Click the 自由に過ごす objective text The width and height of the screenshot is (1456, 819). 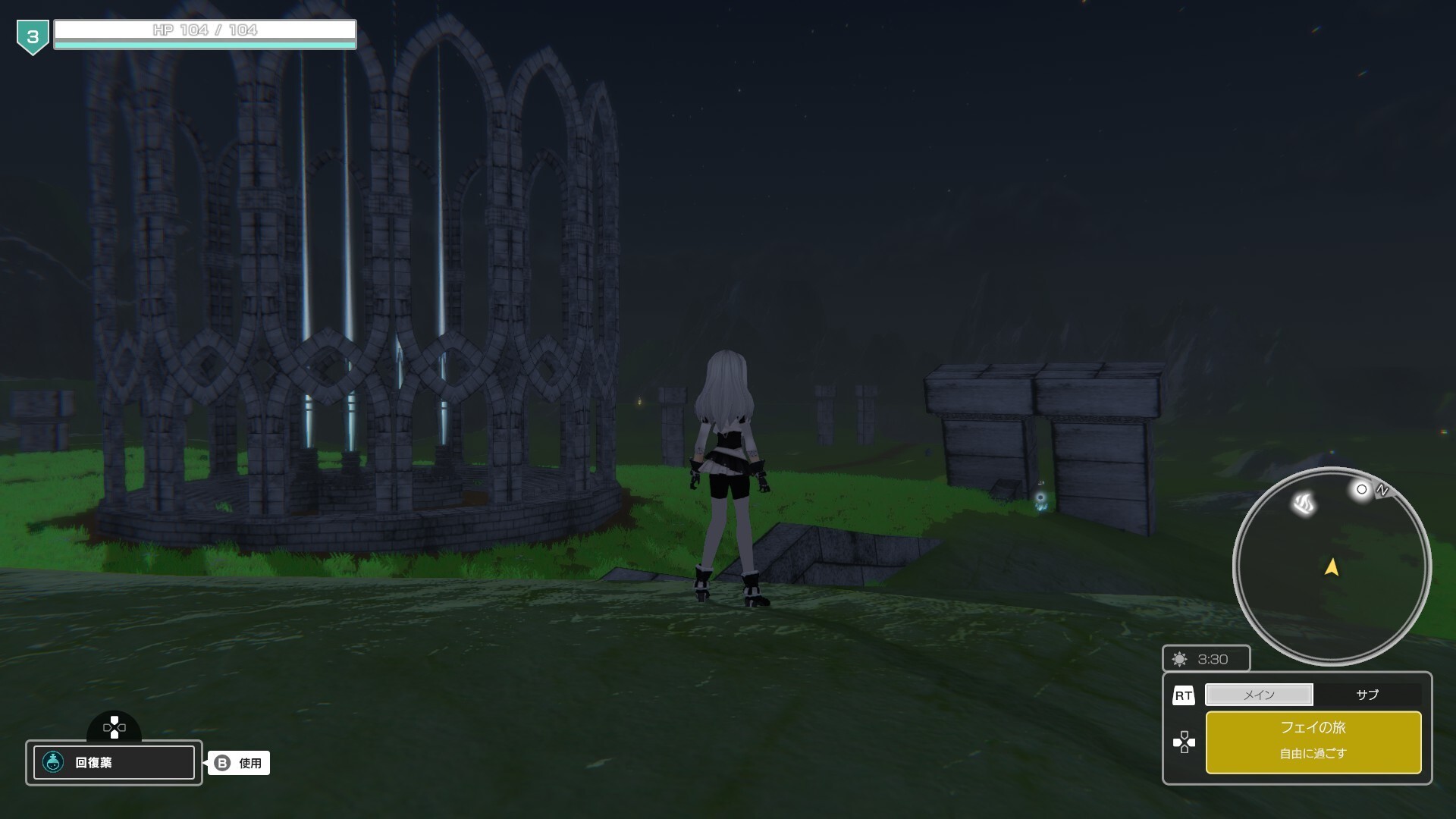click(1314, 754)
